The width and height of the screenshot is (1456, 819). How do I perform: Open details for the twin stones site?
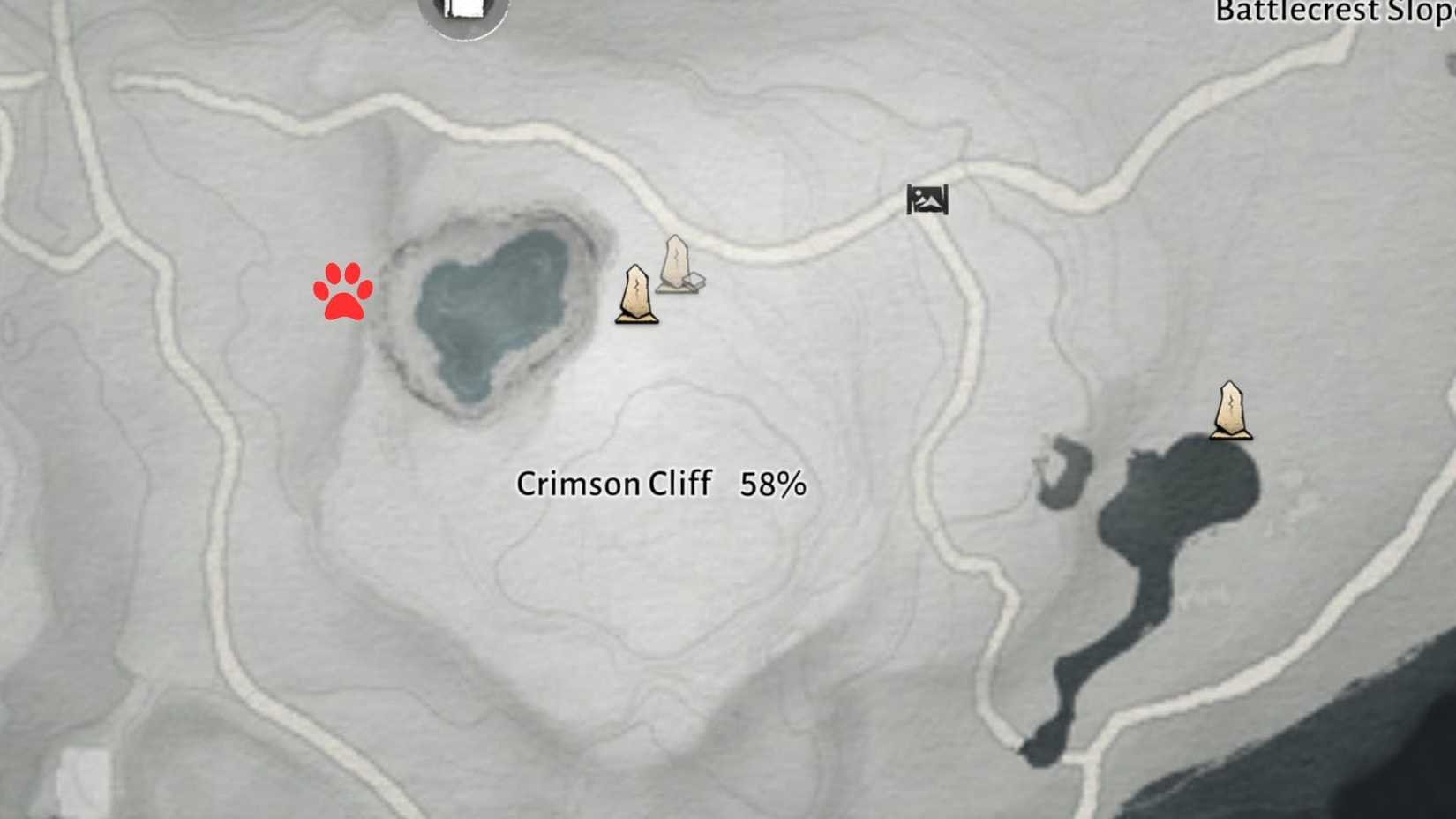[x=657, y=278]
